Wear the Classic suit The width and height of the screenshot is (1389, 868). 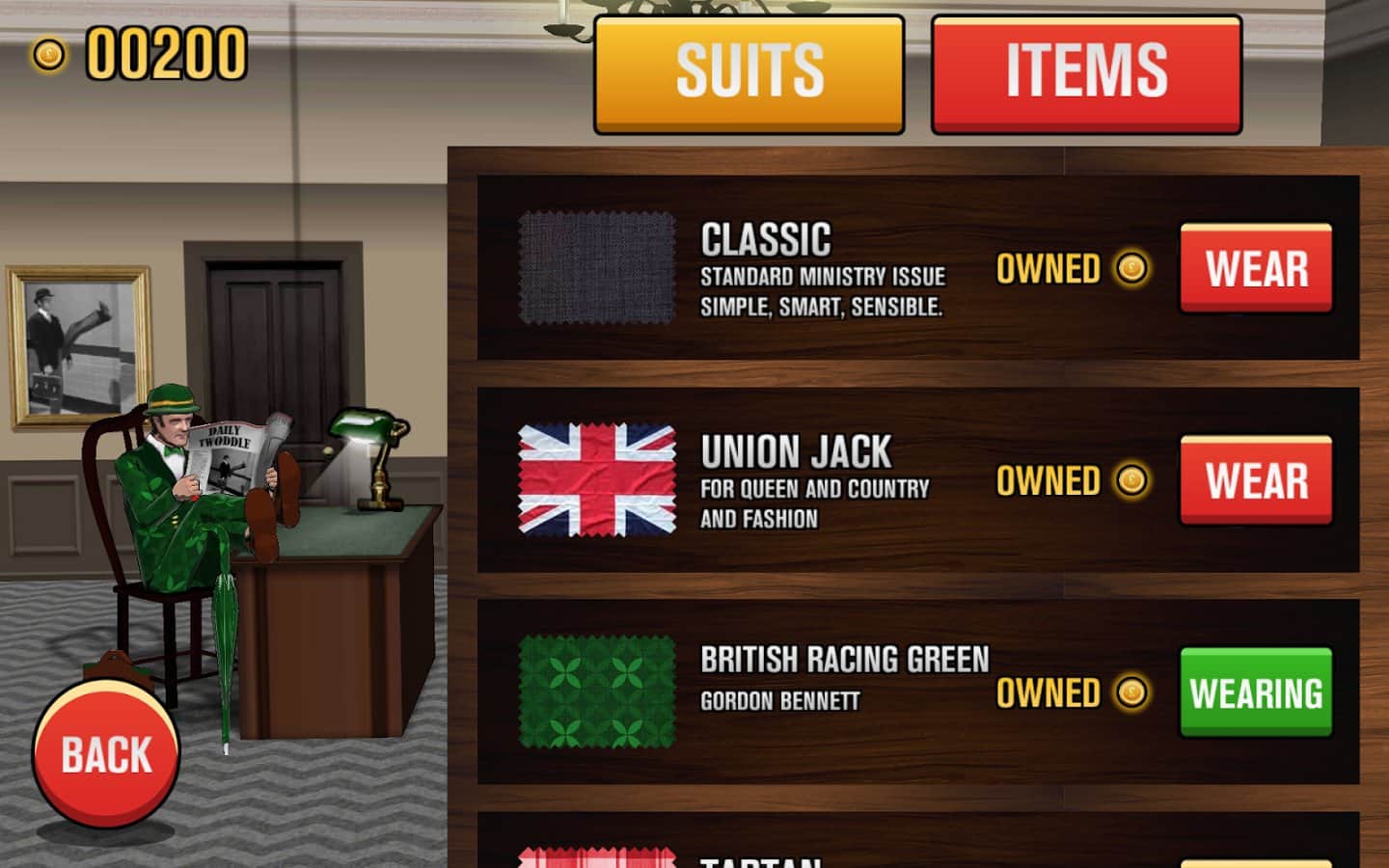coord(1256,268)
